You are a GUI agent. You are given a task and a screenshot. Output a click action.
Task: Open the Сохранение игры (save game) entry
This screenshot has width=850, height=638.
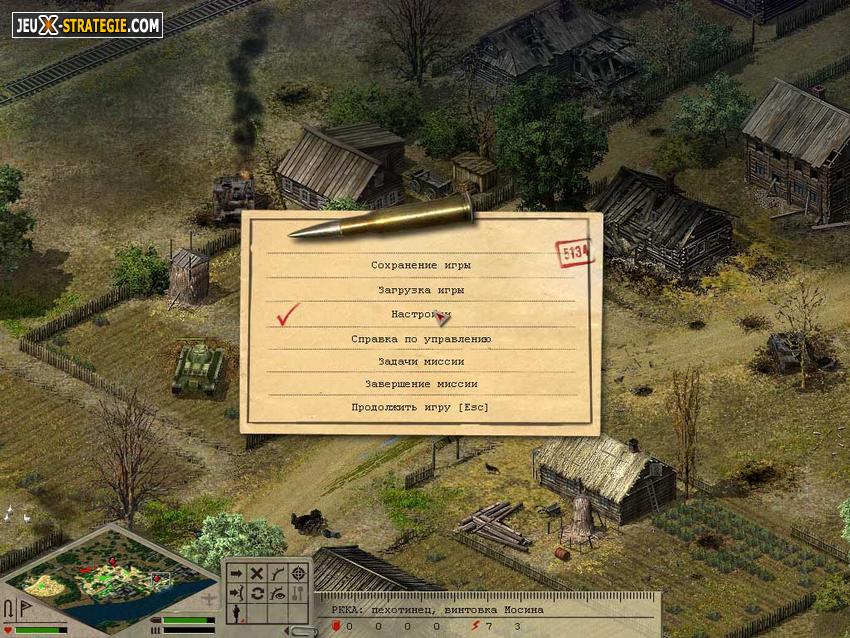tap(420, 265)
